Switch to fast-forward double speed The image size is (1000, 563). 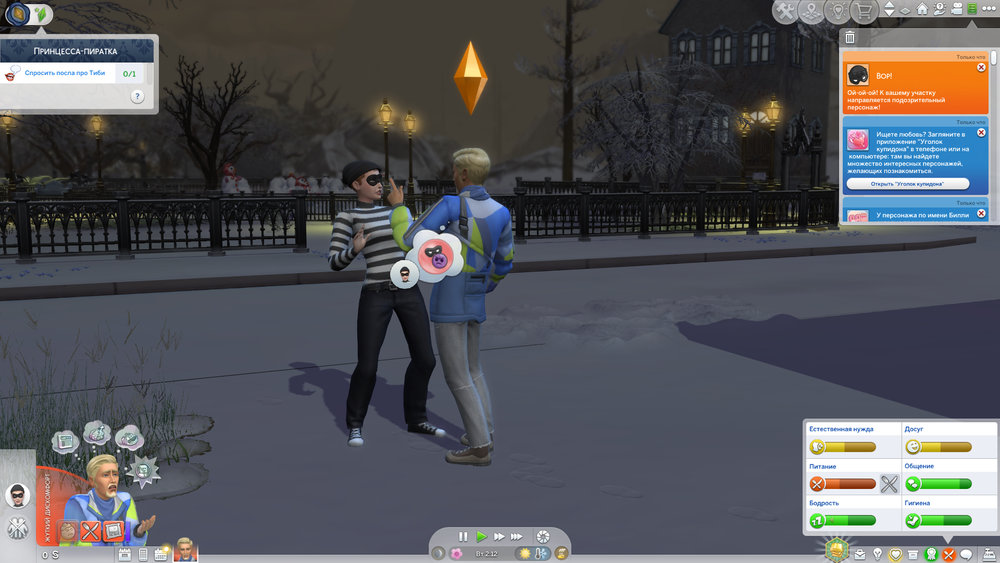(499, 536)
